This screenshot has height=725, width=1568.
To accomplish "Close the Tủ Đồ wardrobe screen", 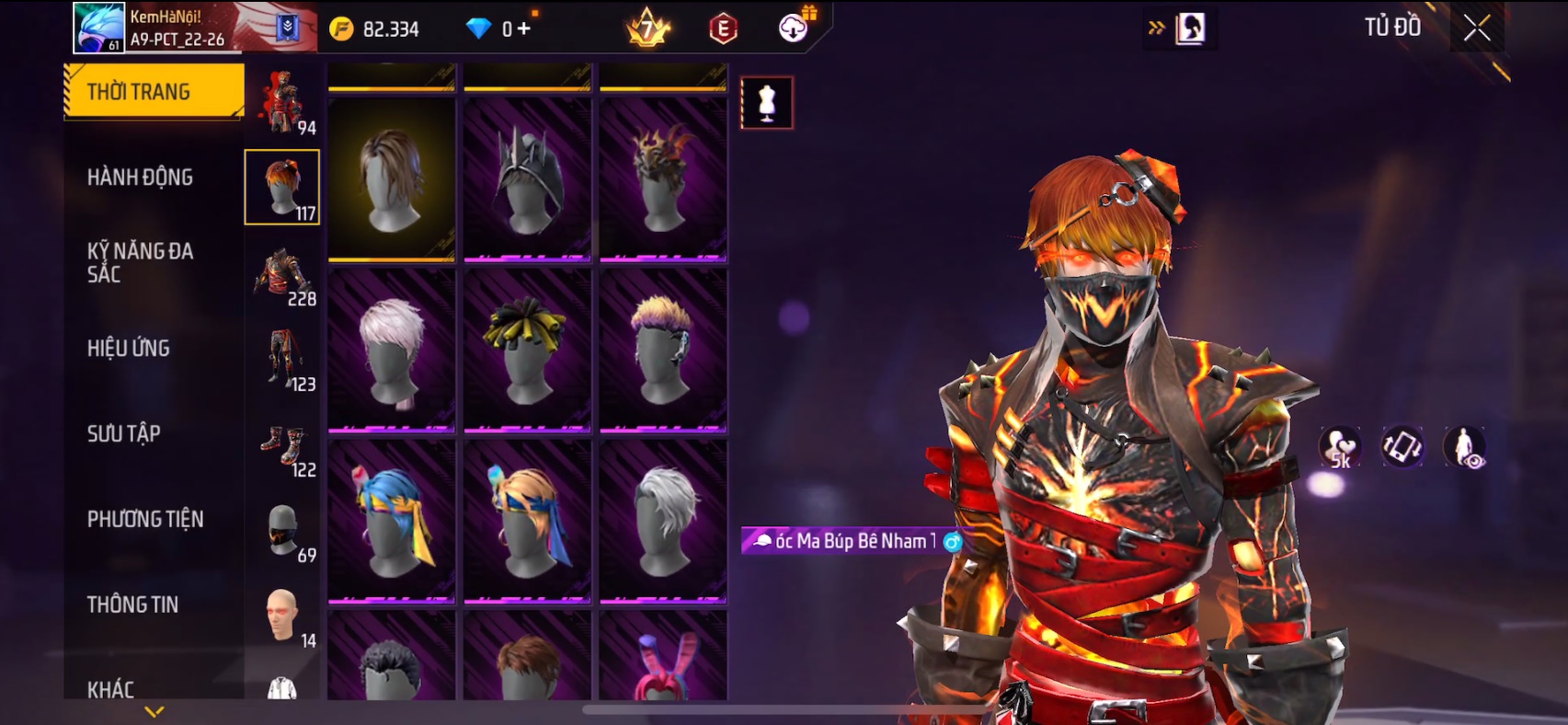I will [1477, 29].
